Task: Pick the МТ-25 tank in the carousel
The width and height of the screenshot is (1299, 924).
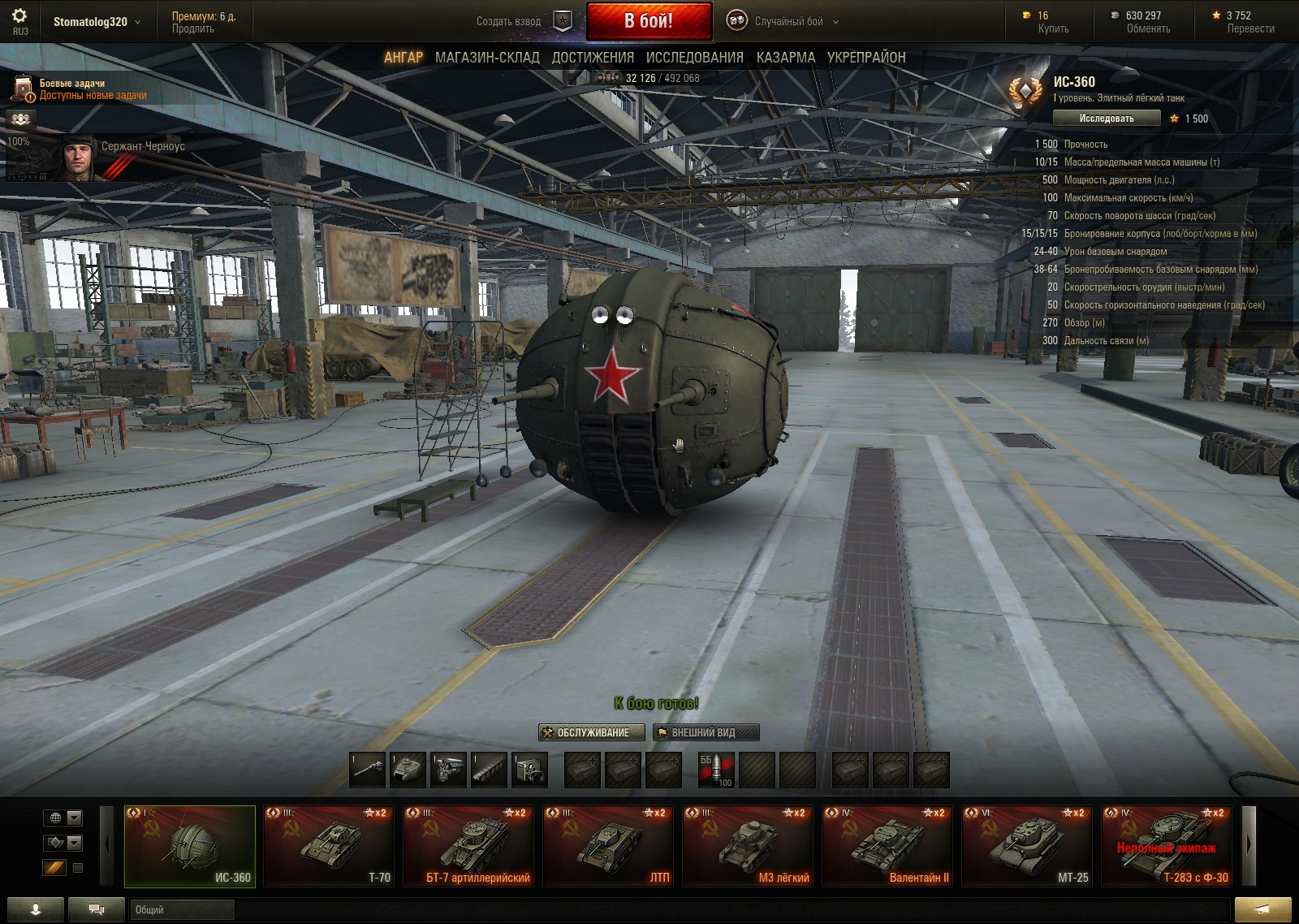Action: click(x=1027, y=846)
